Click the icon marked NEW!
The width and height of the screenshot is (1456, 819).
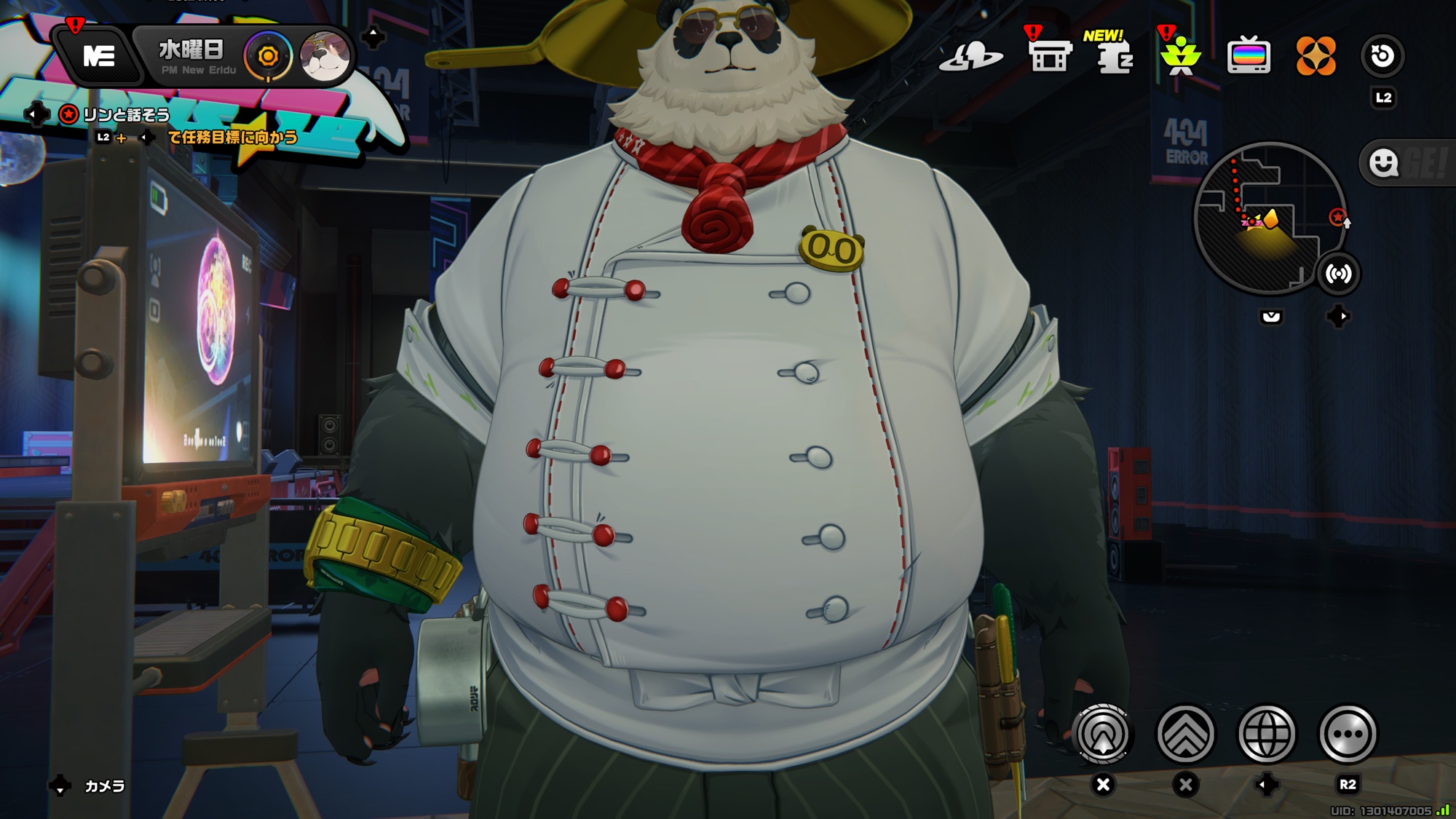pyautogui.click(x=1113, y=56)
